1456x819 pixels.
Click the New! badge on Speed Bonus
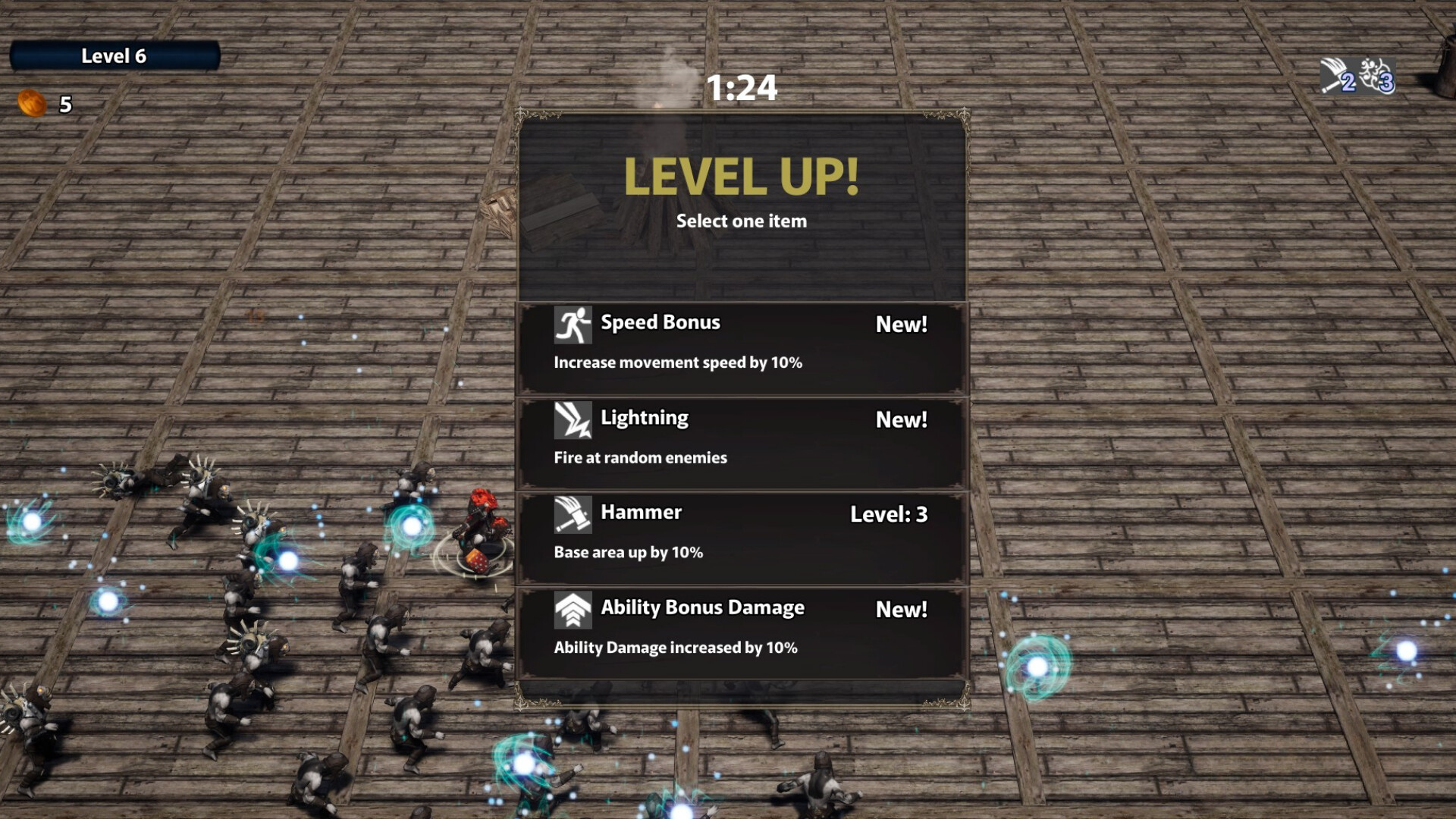(x=901, y=322)
